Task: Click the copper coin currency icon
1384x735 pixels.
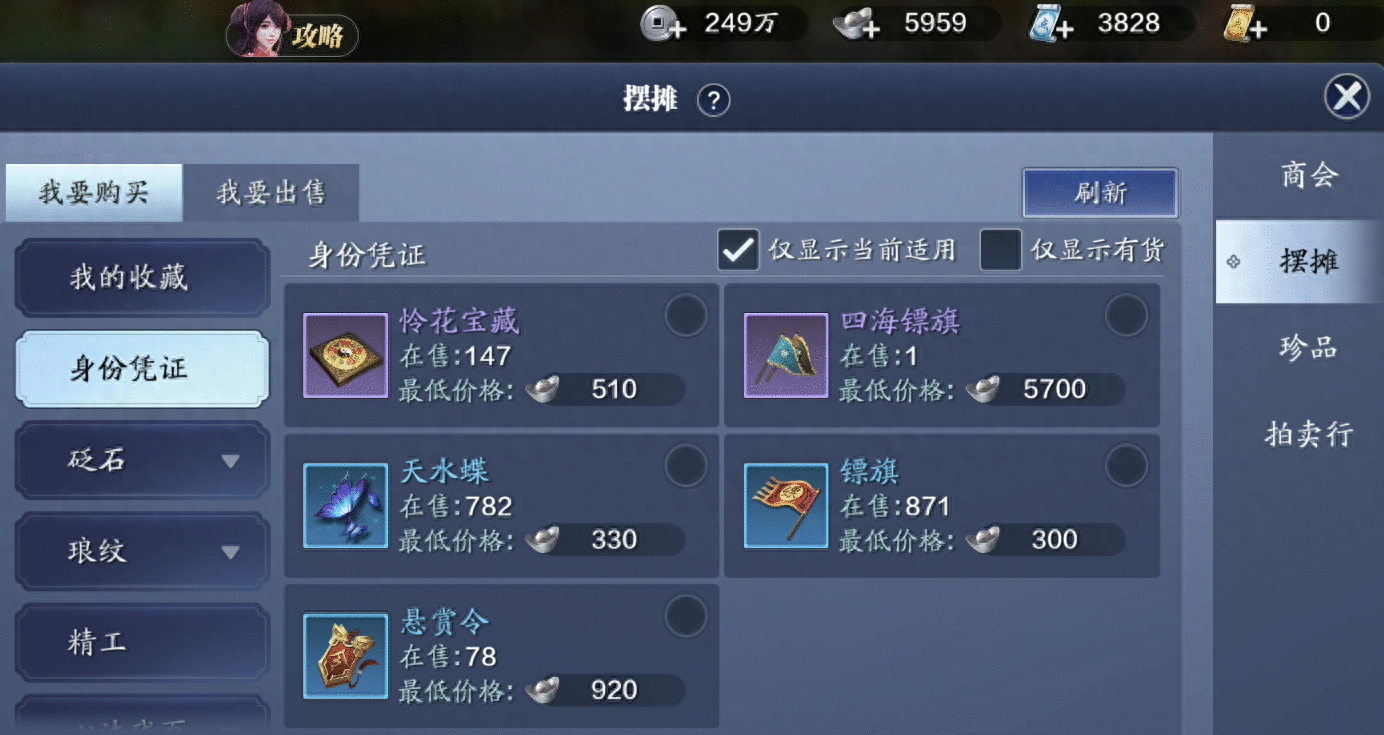Action: pos(657,22)
